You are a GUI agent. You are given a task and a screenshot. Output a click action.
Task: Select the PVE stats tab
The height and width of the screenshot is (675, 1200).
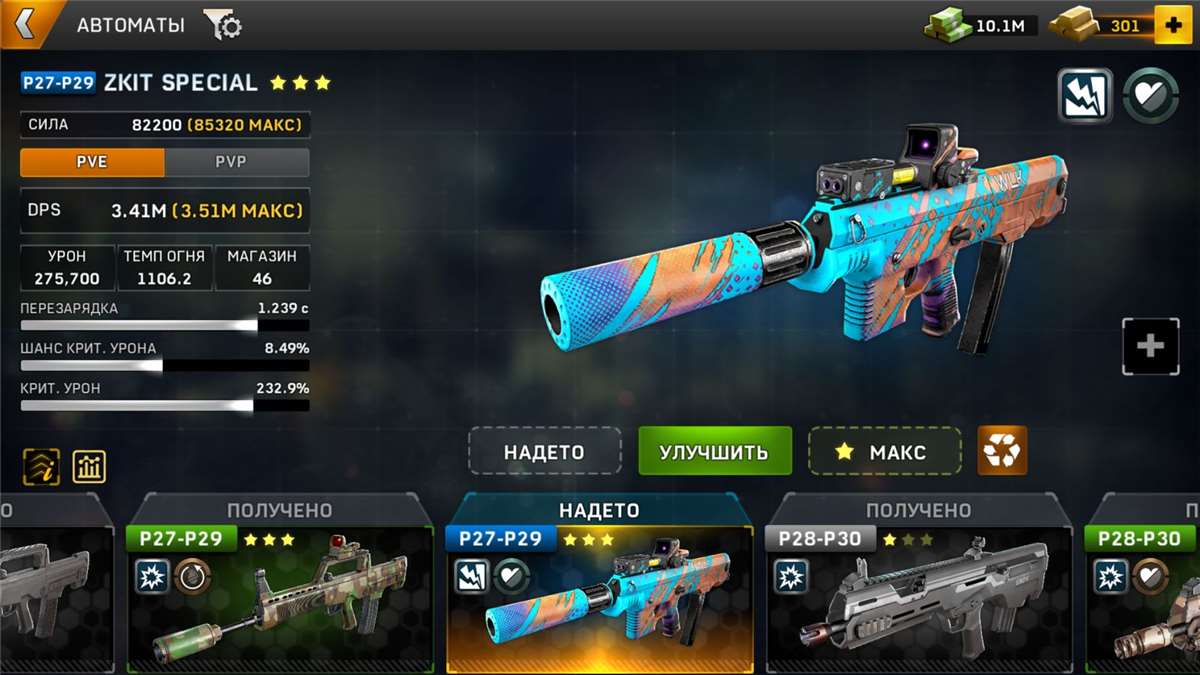pyautogui.click(x=92, y=162)
